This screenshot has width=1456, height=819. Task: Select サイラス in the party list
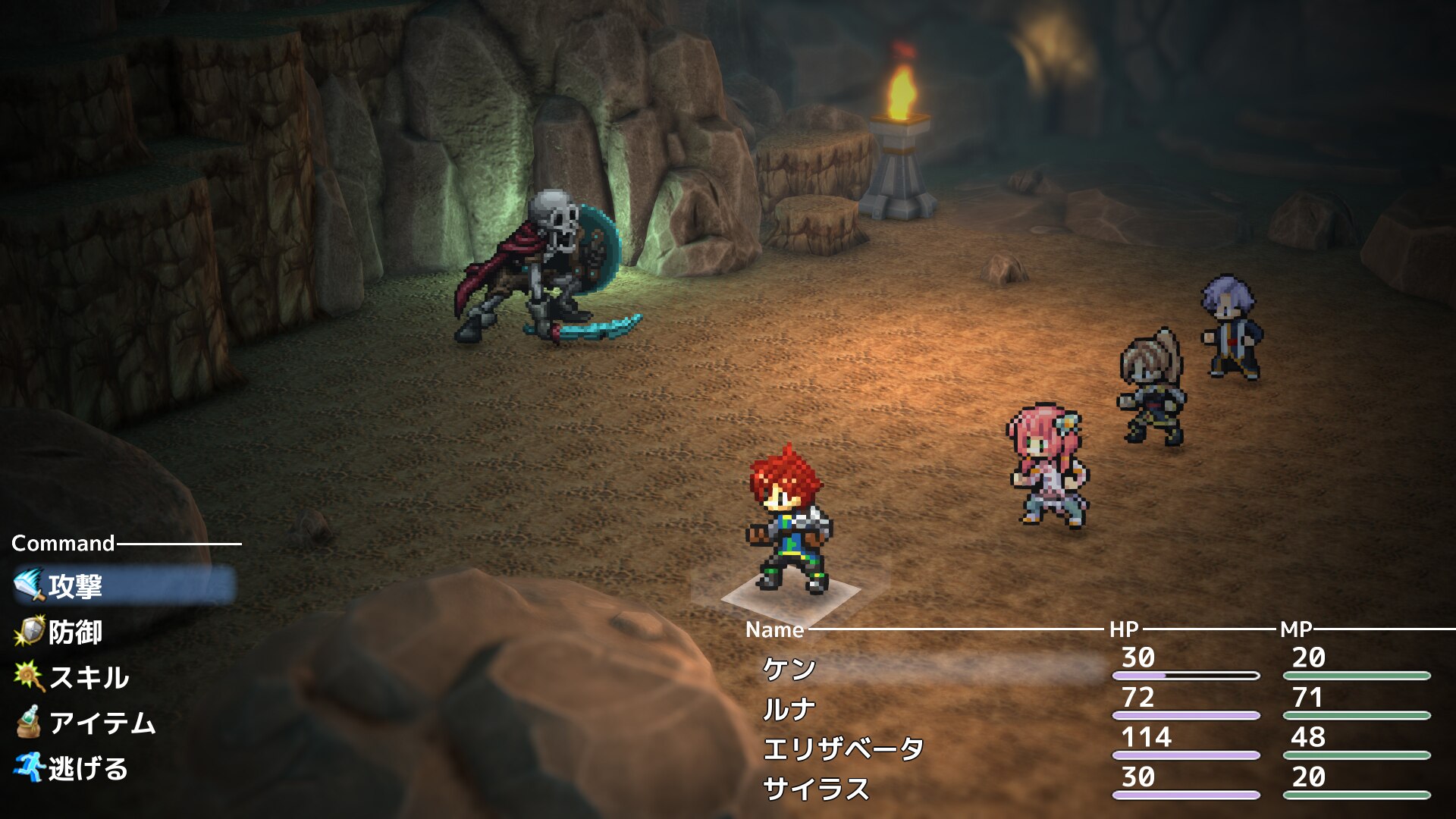816,789
